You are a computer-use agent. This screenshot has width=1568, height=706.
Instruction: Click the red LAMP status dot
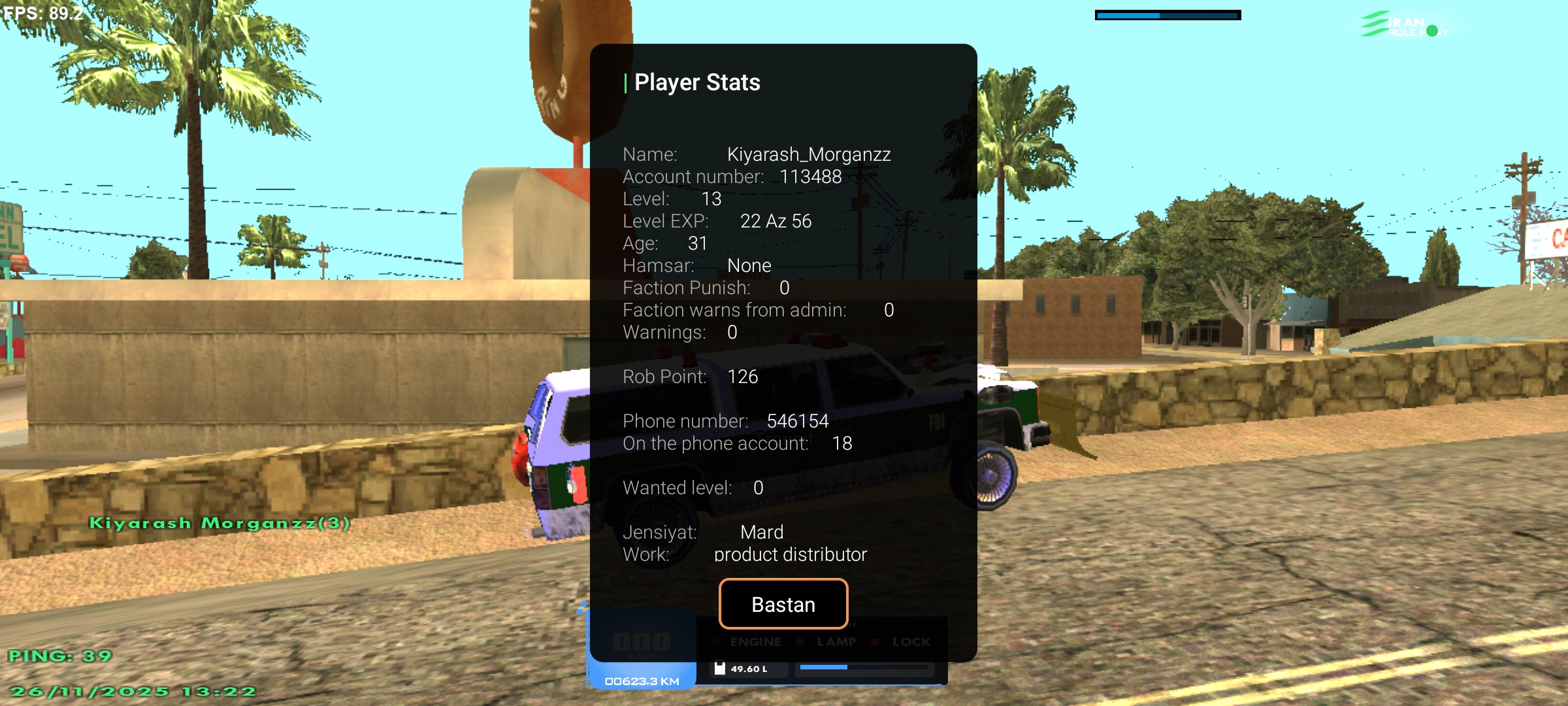point(800,641)
